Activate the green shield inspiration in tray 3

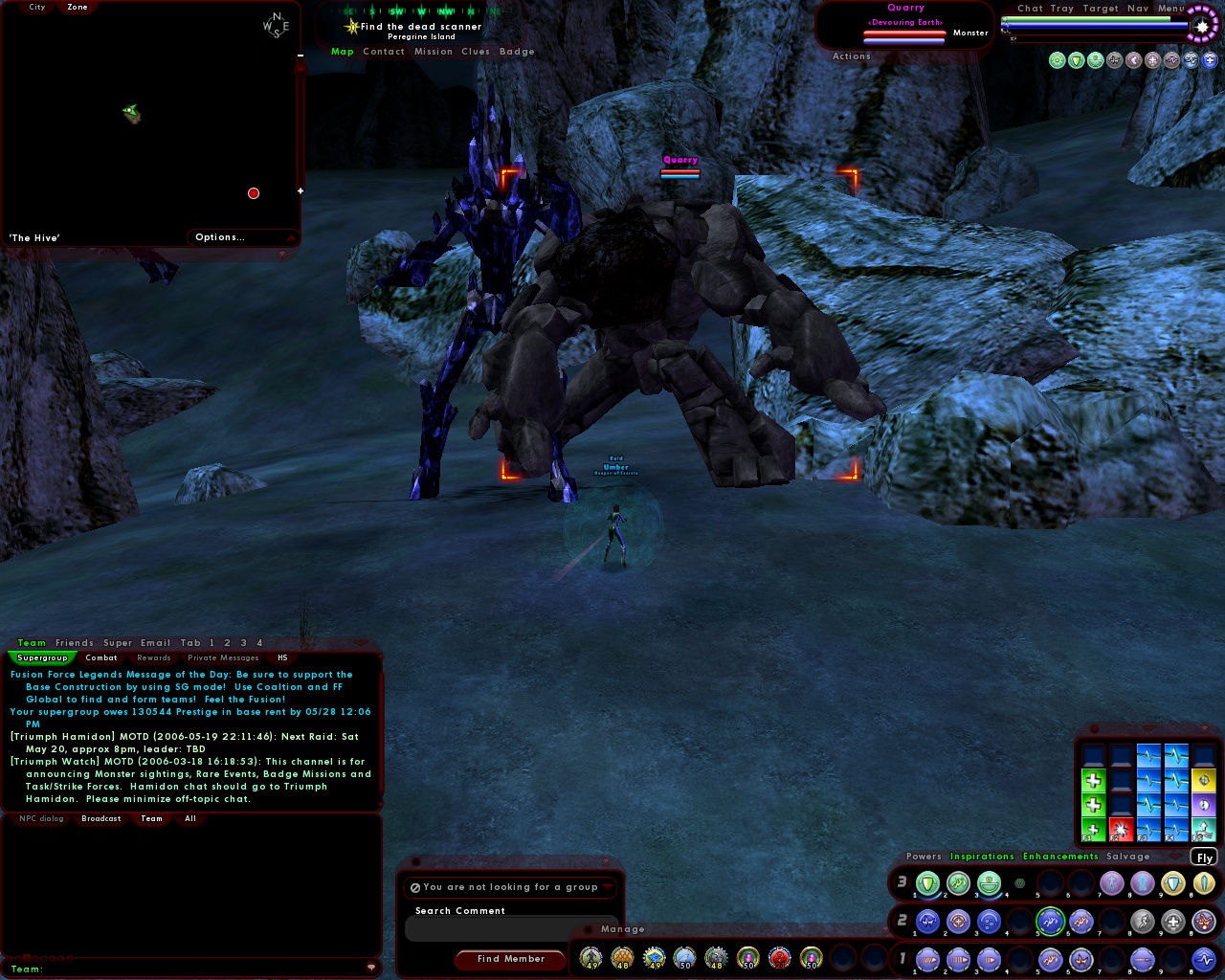click(x=926, y=882)
